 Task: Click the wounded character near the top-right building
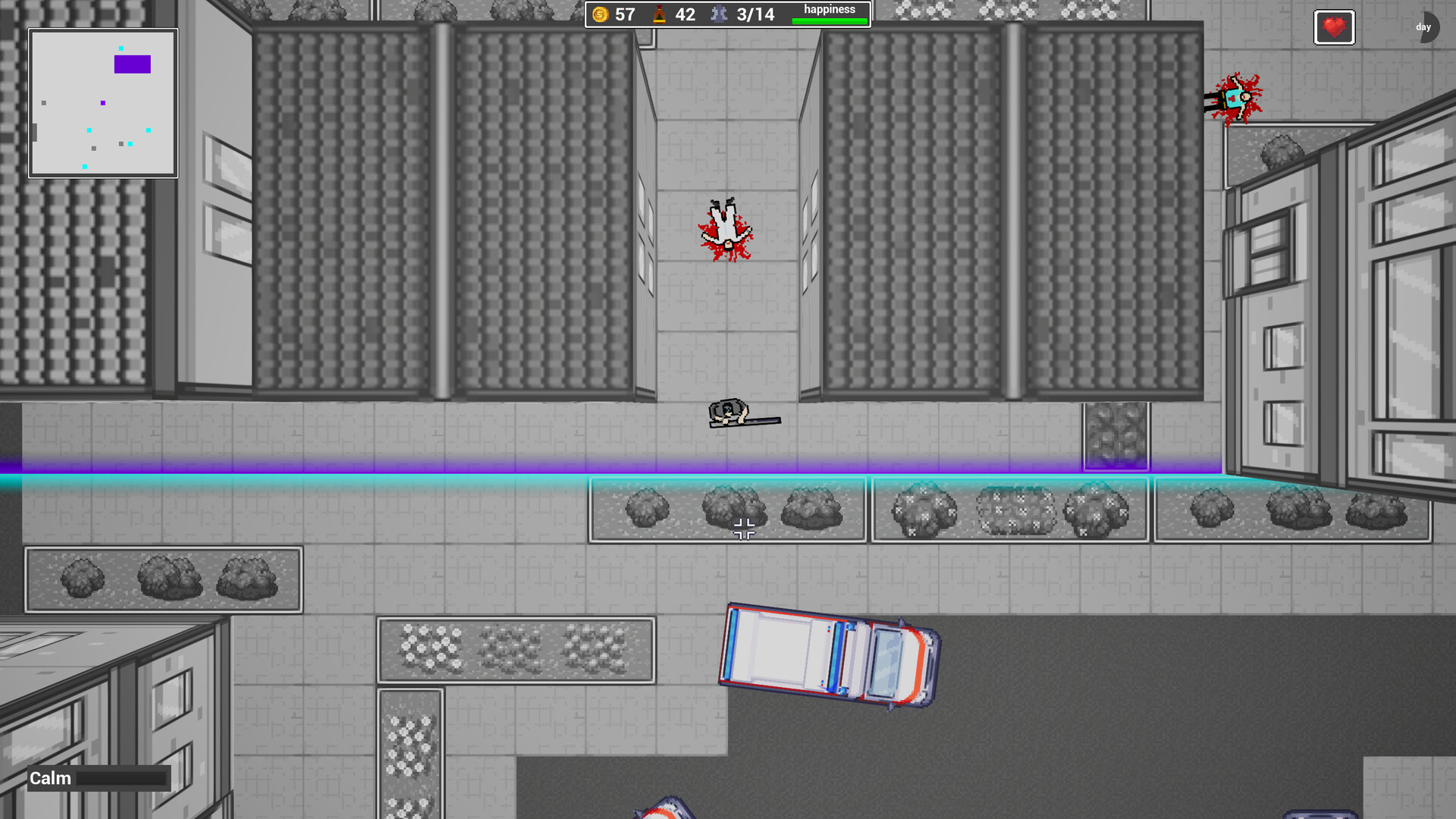click(1232, 99)
